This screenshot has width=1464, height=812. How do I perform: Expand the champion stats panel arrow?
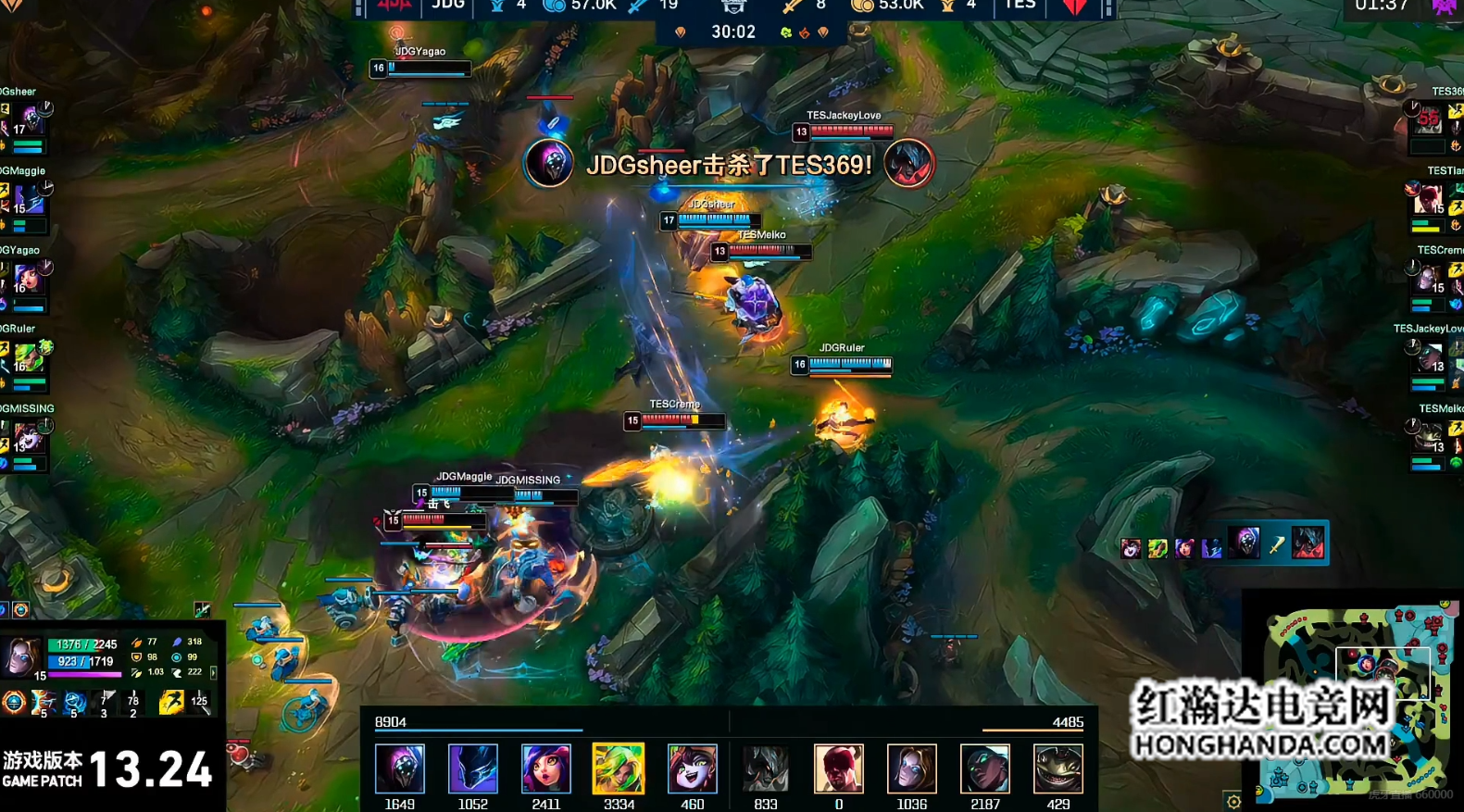(214, 672)
